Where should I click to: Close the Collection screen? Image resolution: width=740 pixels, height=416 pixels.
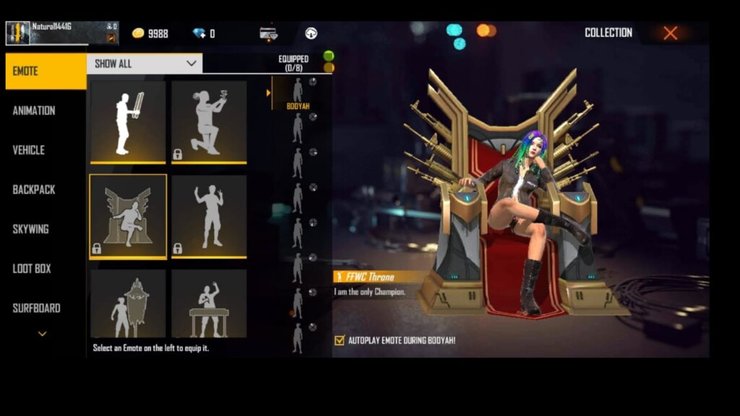click(x=670, y=33)
